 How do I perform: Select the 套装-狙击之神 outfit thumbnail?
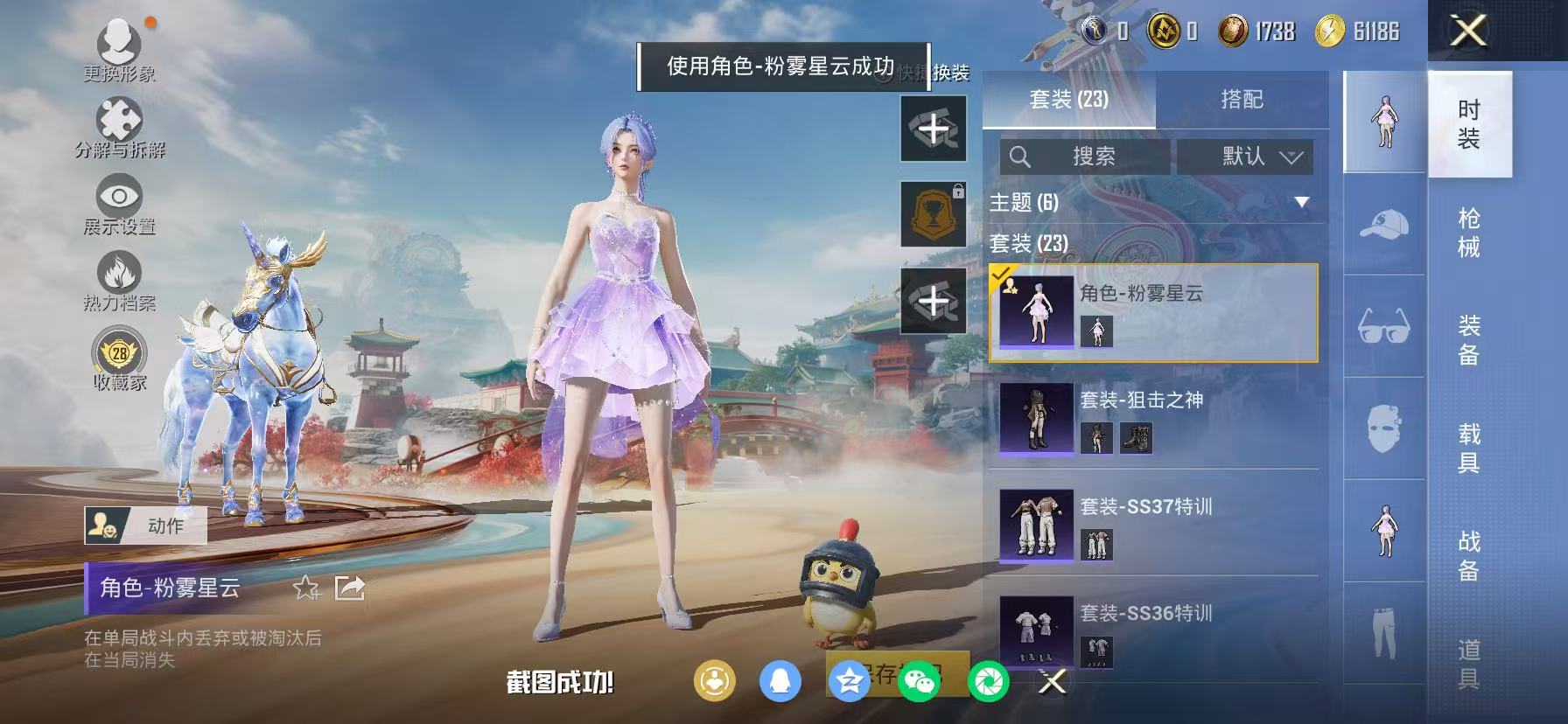pos(1036,418)
